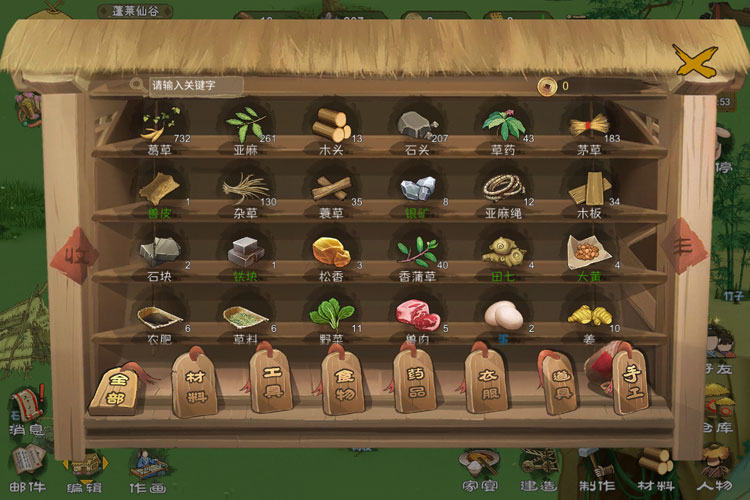This screenshot has width=750, height=500.
Task: Pick the 茅草 thatch bundle
Action: pyautogui.click(x=587, y=126)
